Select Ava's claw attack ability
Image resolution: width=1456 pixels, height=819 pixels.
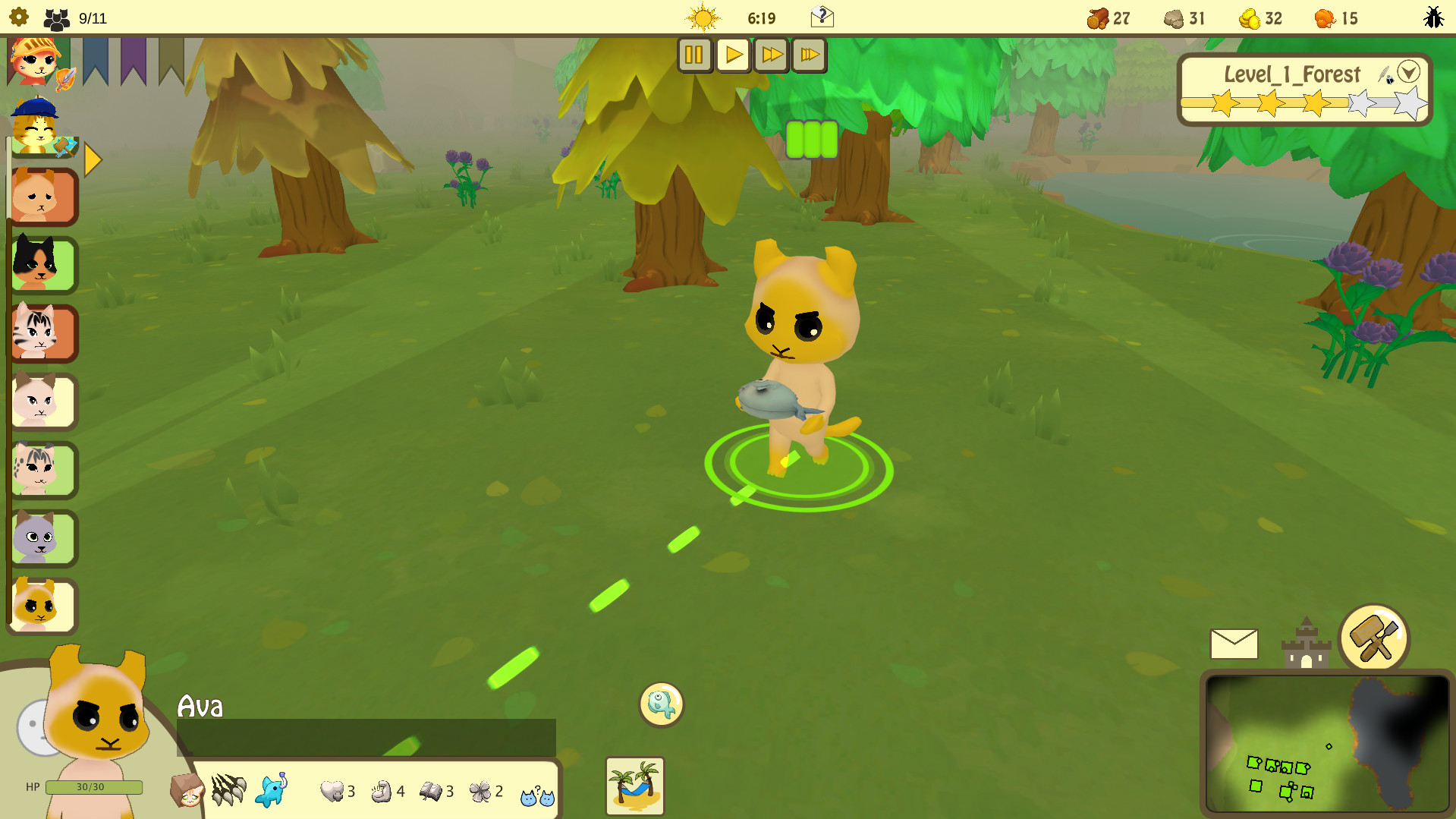click(x=230, y=791)
